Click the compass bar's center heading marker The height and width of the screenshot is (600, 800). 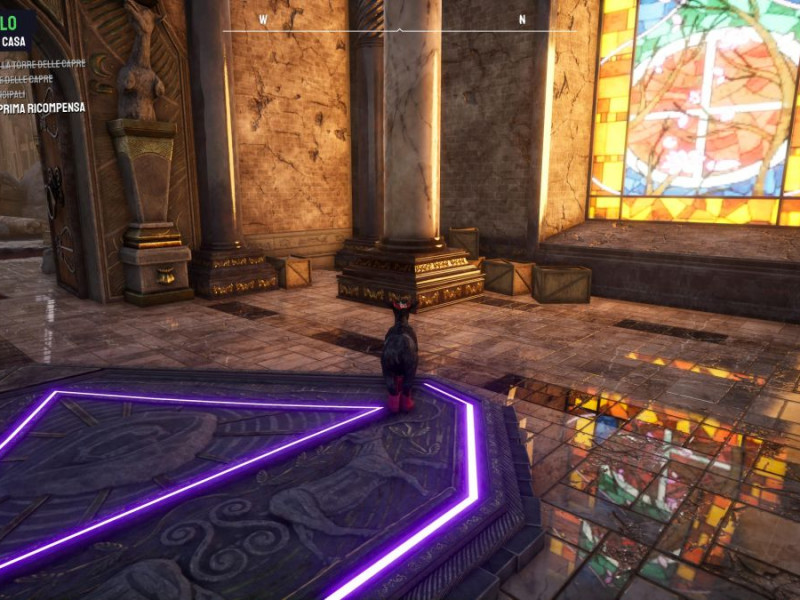(x=399, y=30)
